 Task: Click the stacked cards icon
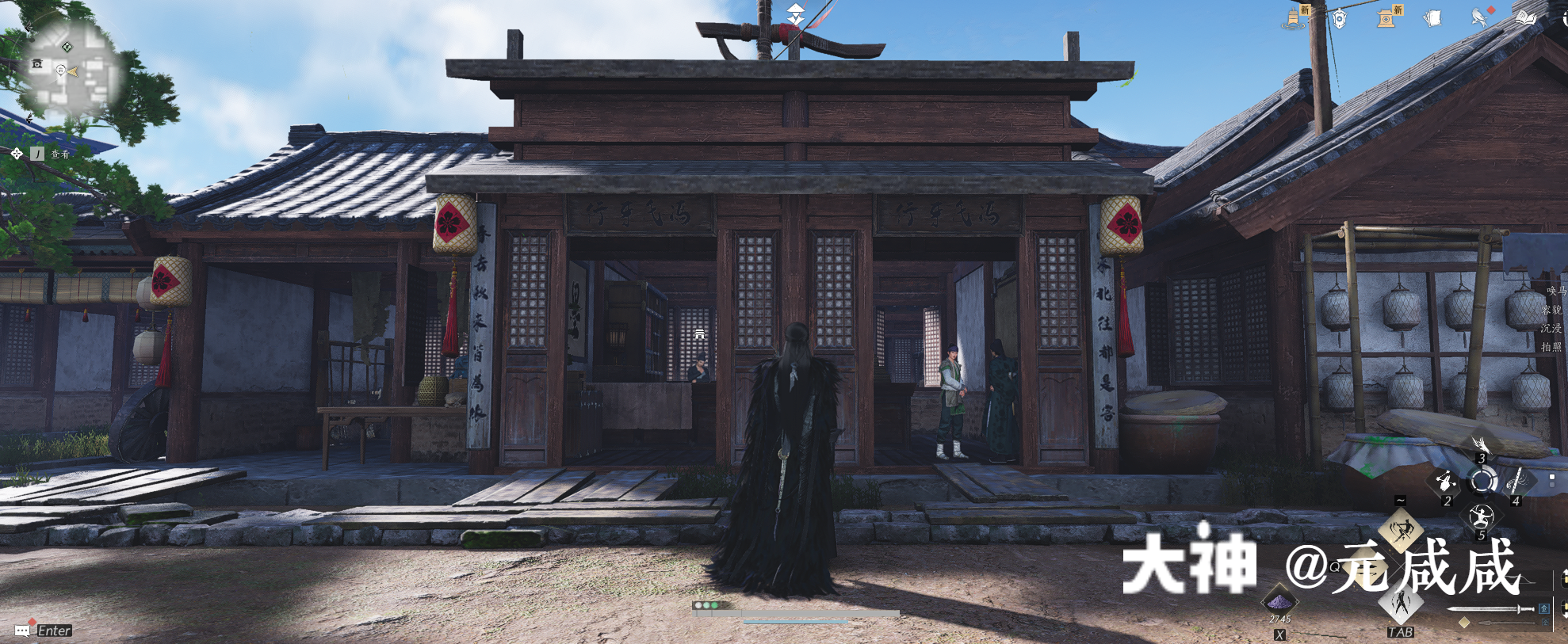tap(1431, 17)
